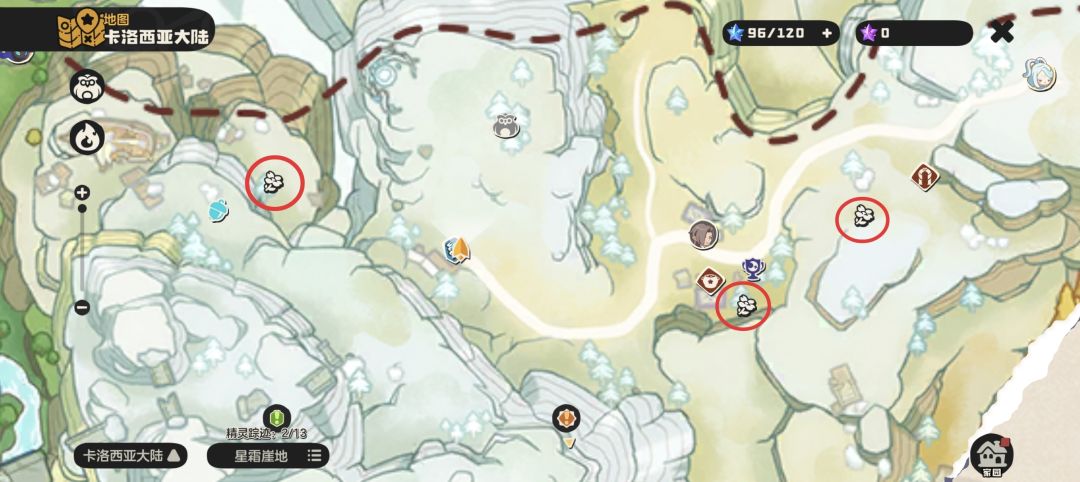
Task: Select the brown-haired NPC portrait marker
Action: click(x=703, y=234)
